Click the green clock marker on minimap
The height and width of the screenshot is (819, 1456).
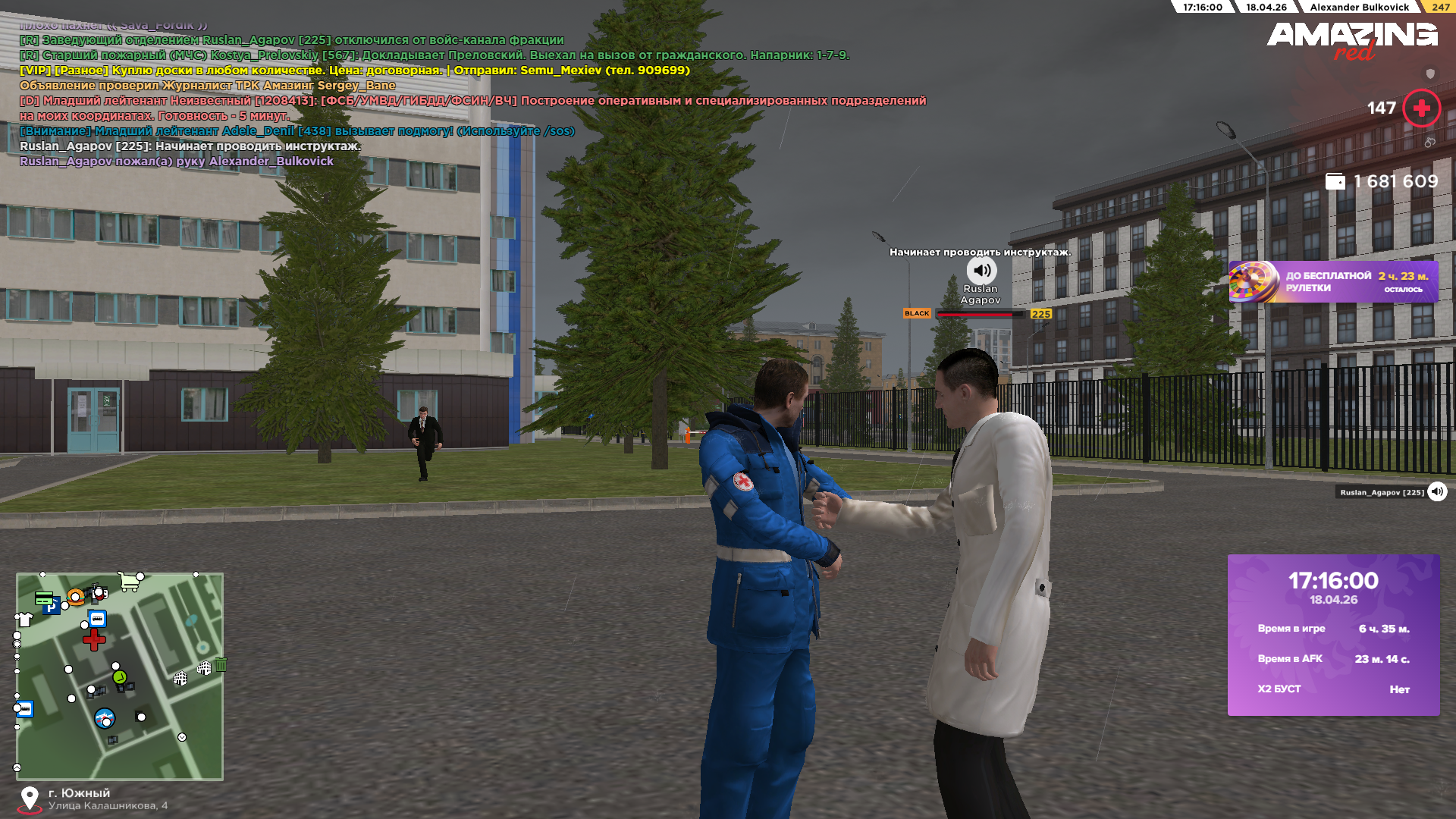(x=119, y=677)
